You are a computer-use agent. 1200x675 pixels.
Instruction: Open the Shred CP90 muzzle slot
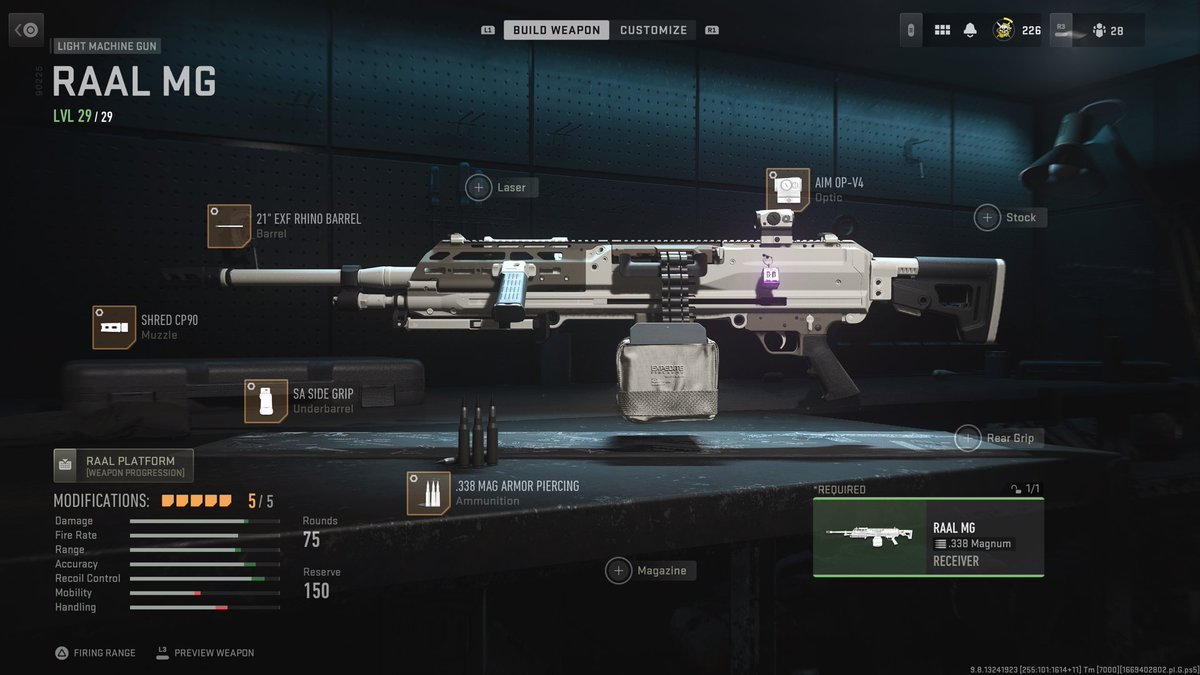[114, 327]
